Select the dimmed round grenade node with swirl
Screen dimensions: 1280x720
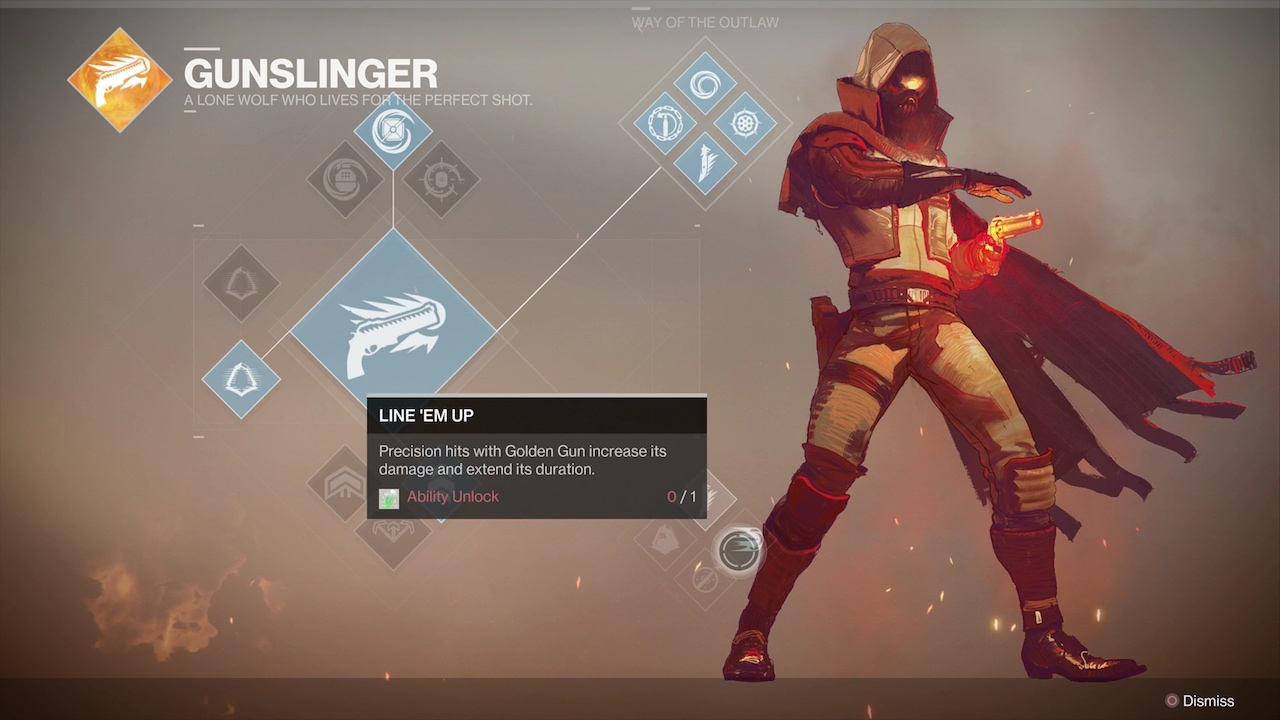click(x=345, y=180)
